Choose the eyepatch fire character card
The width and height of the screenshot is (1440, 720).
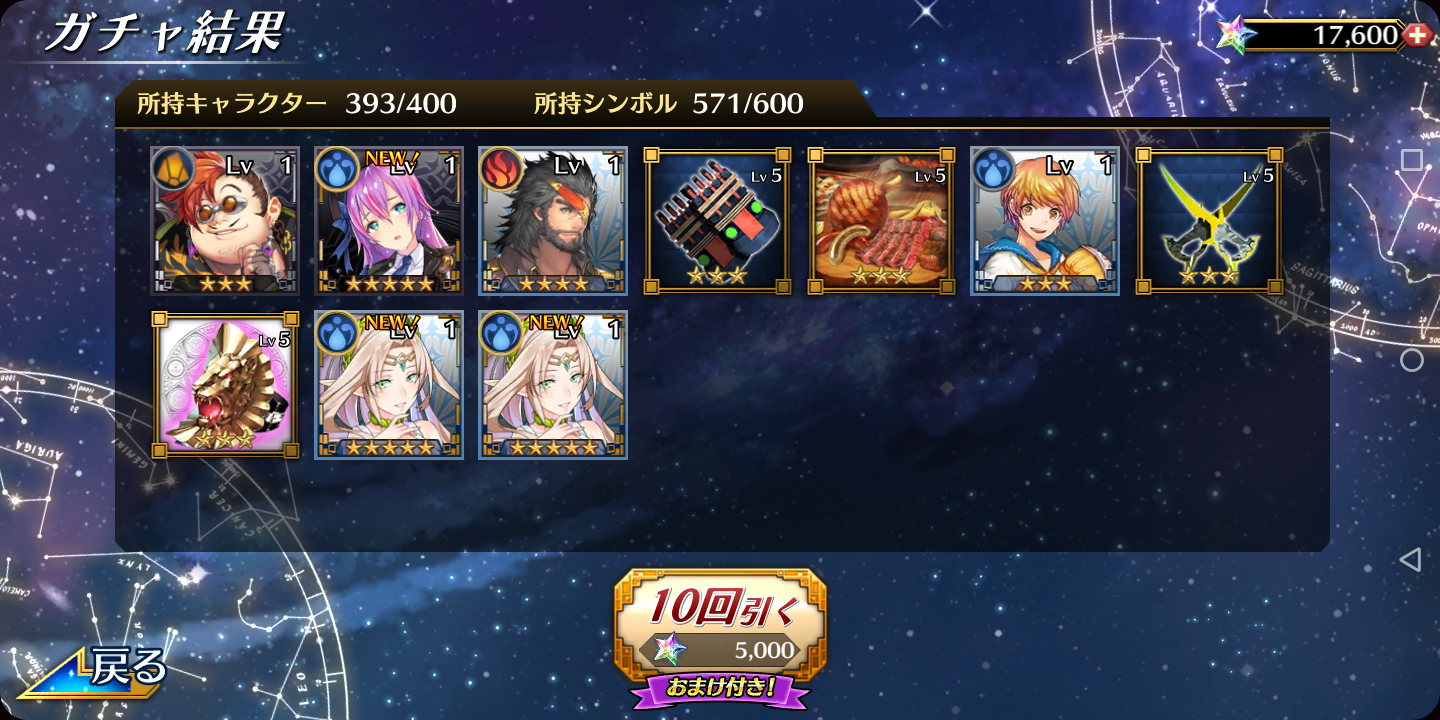coord(553,221)
